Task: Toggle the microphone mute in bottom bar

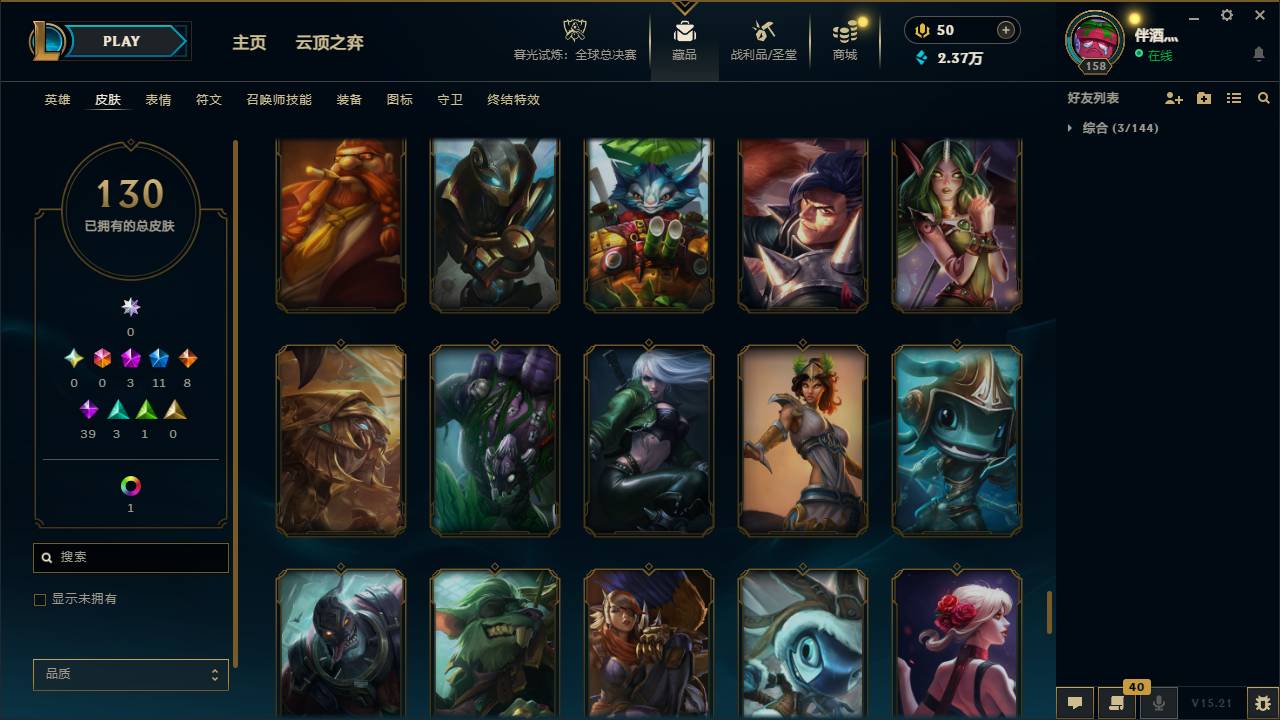Action: (x=1160, y=703)
